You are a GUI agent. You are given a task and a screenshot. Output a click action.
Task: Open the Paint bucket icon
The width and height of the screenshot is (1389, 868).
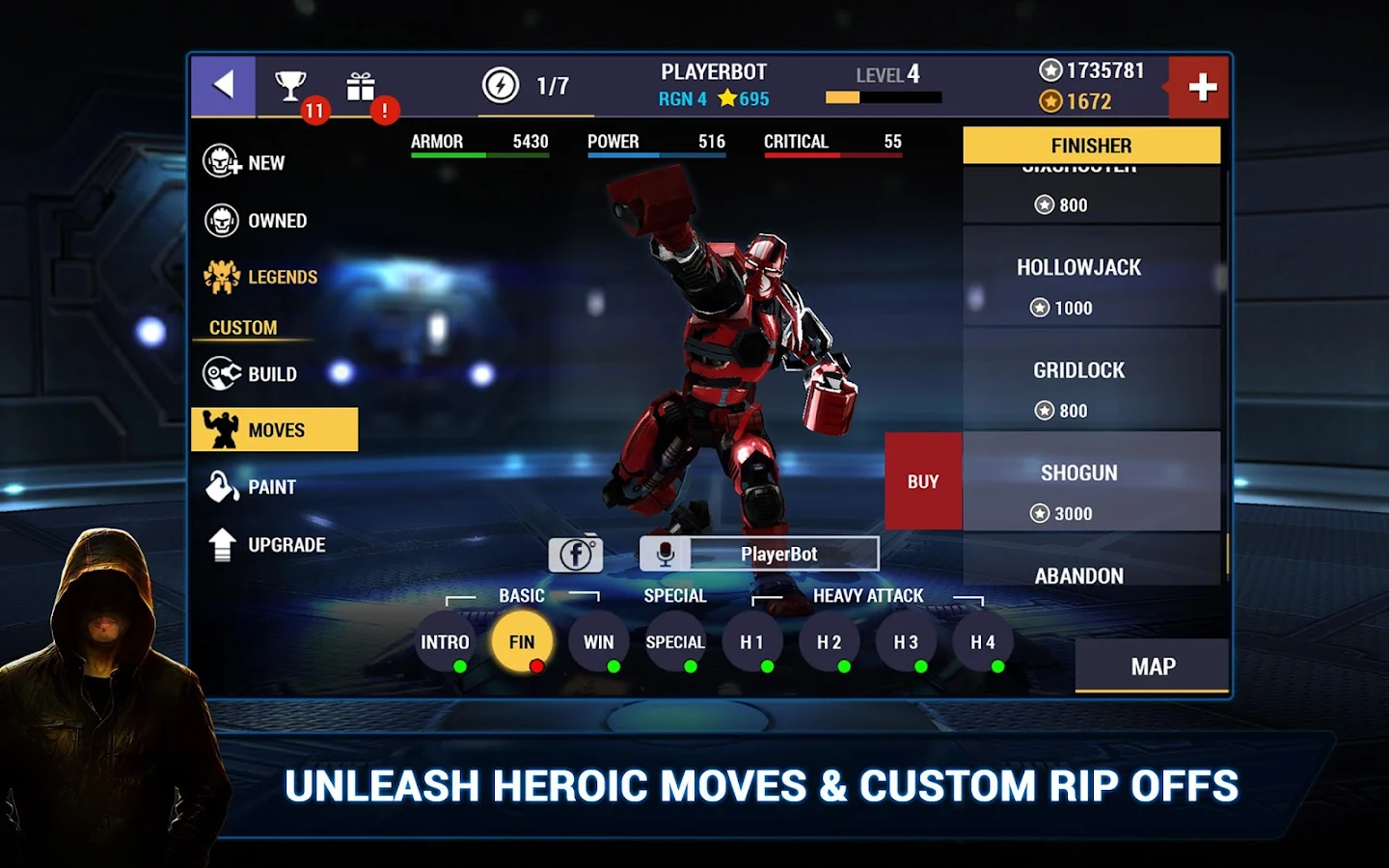pos(224,486)
